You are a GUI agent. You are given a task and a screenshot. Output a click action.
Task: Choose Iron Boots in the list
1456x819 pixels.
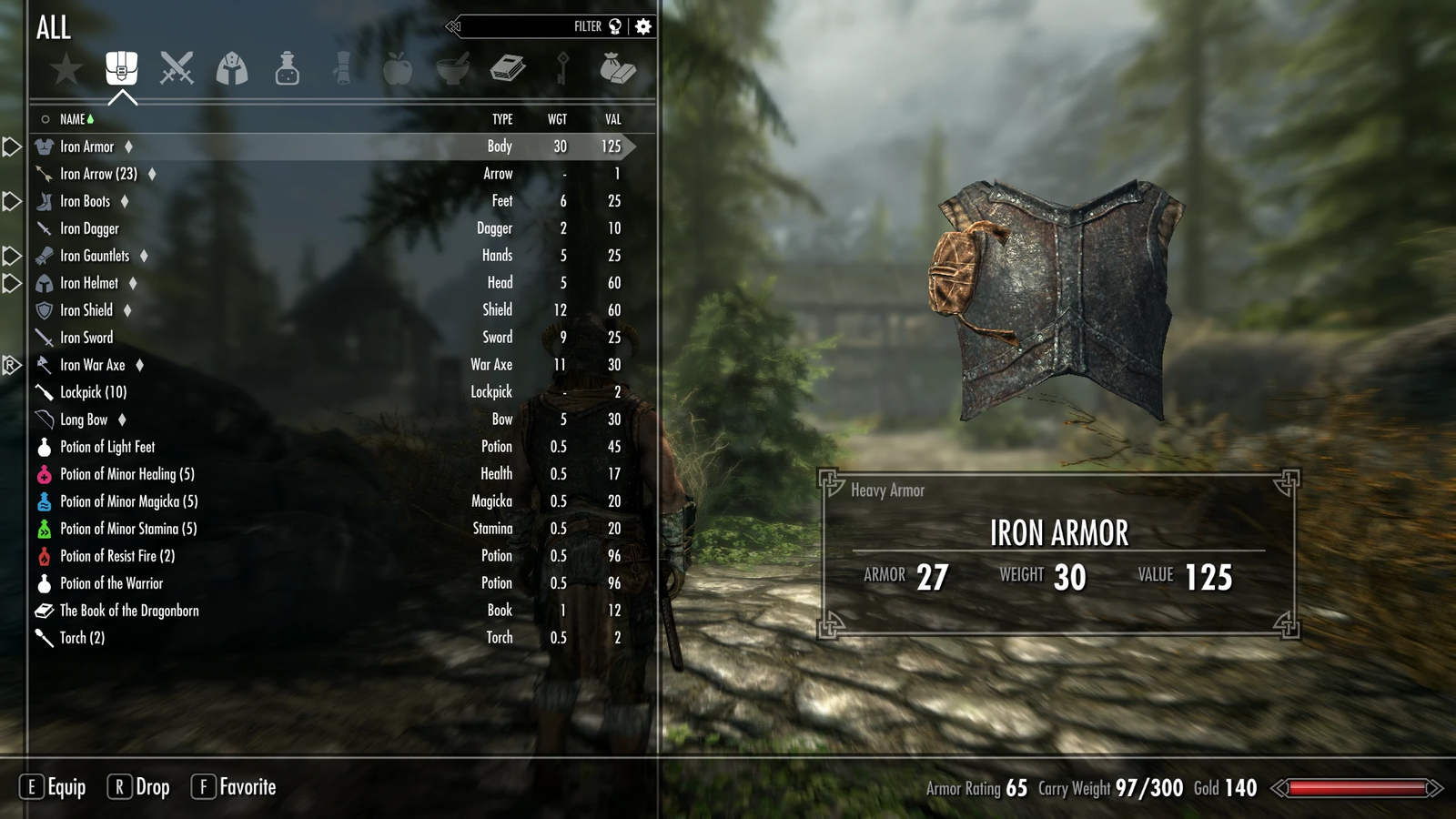click(x=85, y=201)
